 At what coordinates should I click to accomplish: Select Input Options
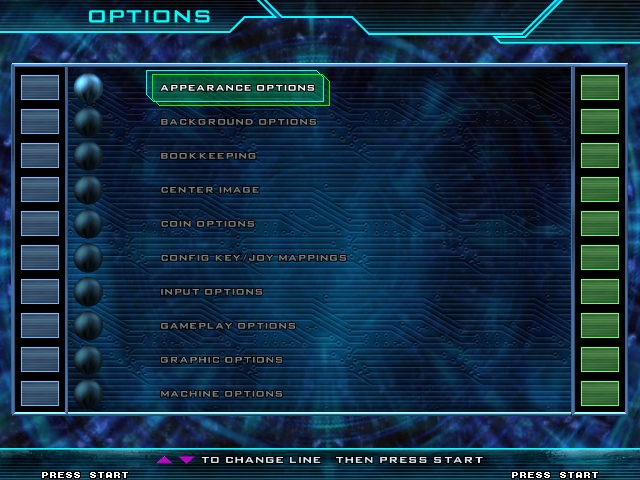coord(212,292)
